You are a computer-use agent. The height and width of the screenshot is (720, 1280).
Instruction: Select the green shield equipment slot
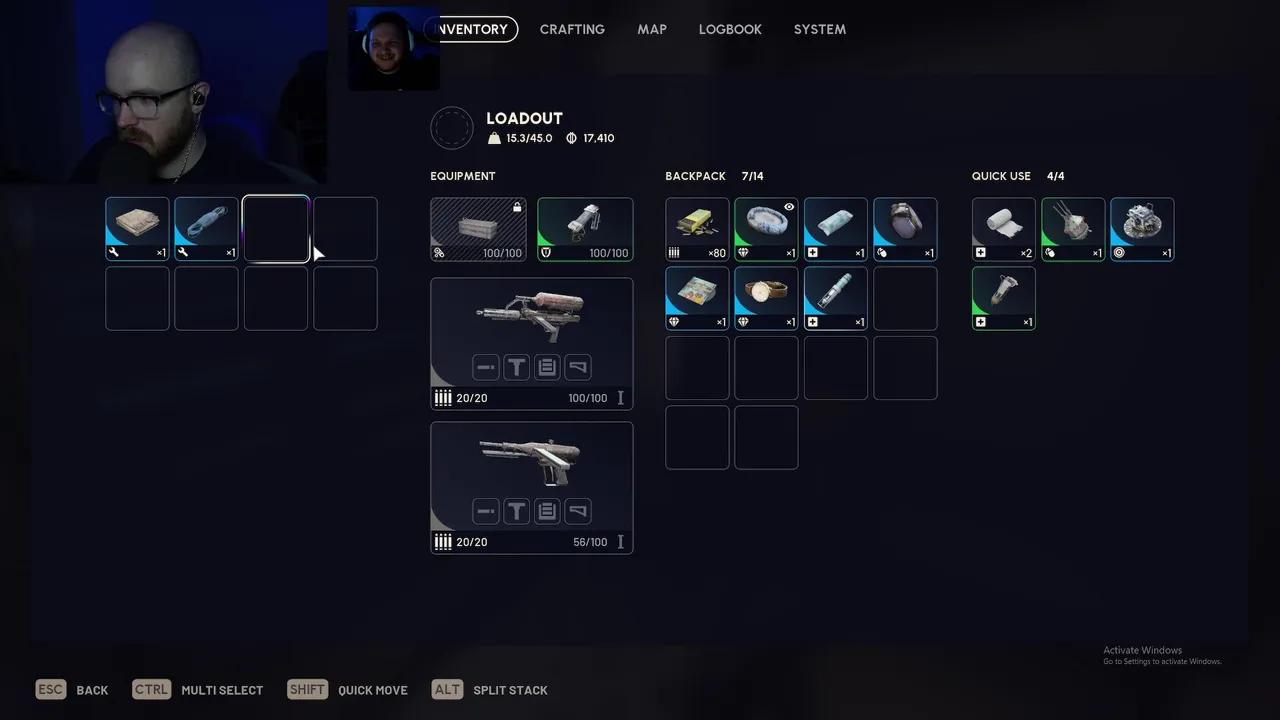585,229
